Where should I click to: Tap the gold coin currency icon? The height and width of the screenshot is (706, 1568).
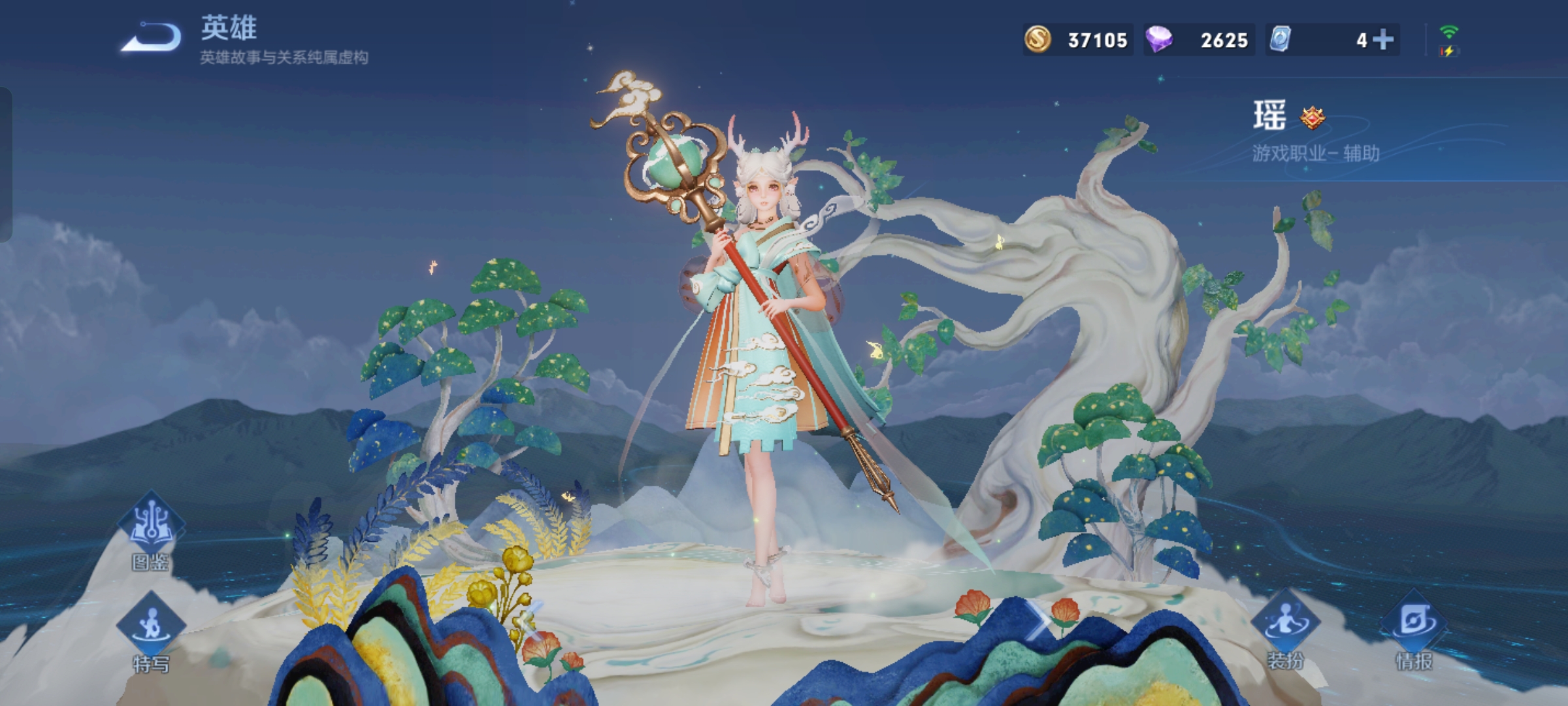pyautogui.click(x=1037, y=39)
